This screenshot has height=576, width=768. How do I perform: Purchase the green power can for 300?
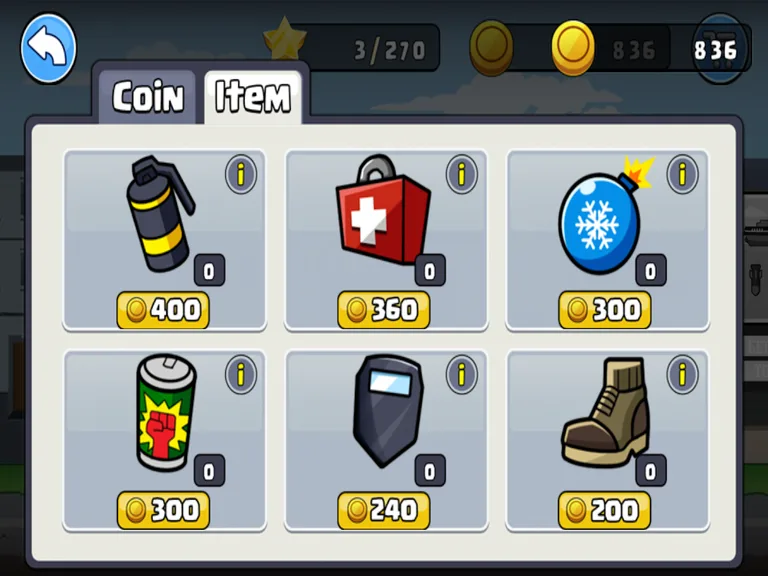coord(163,510)
